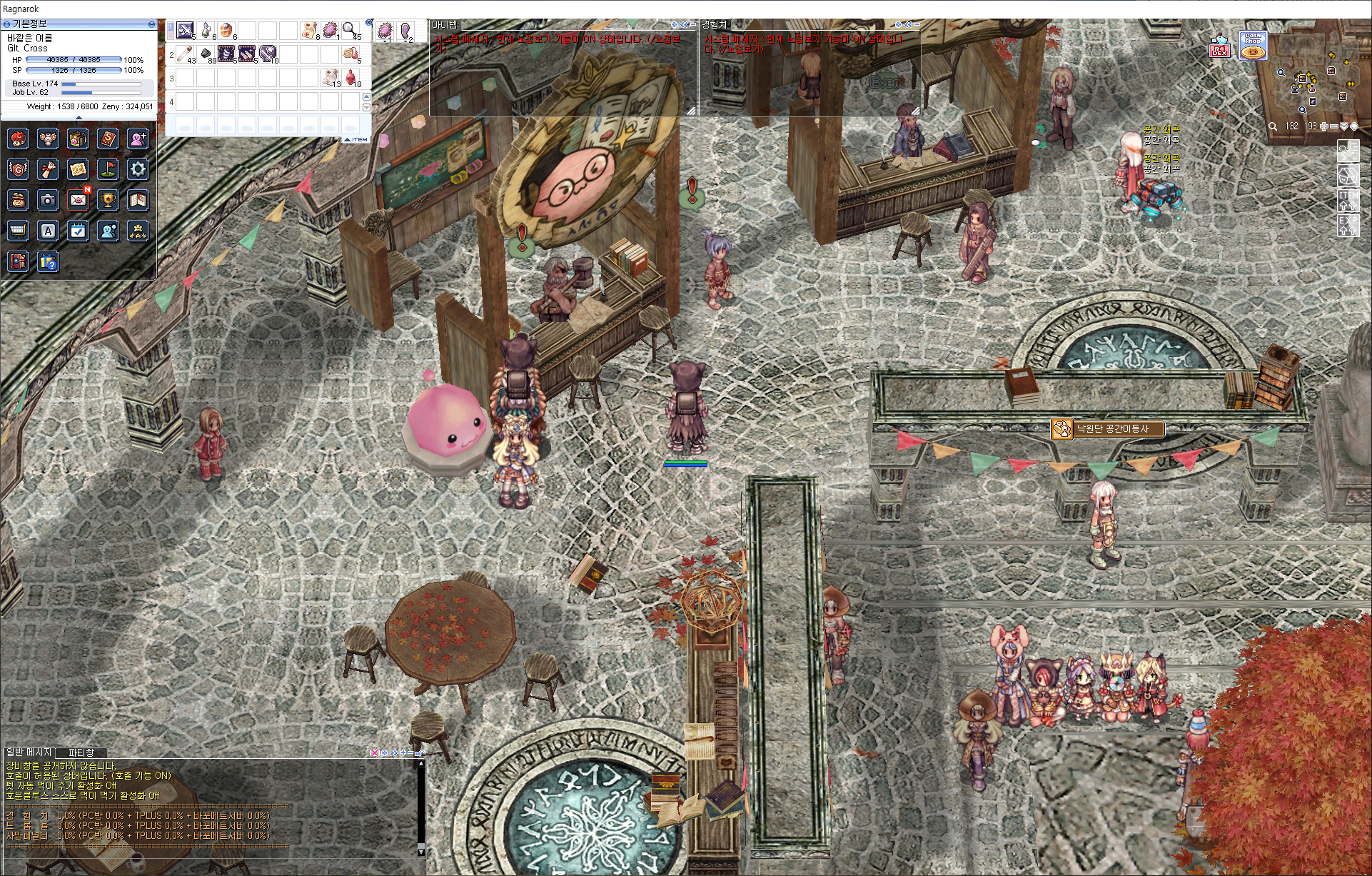Zoom out the minimap with minus button
The width and height of the screenshot is (1372, 876).
coord(1334,126)
